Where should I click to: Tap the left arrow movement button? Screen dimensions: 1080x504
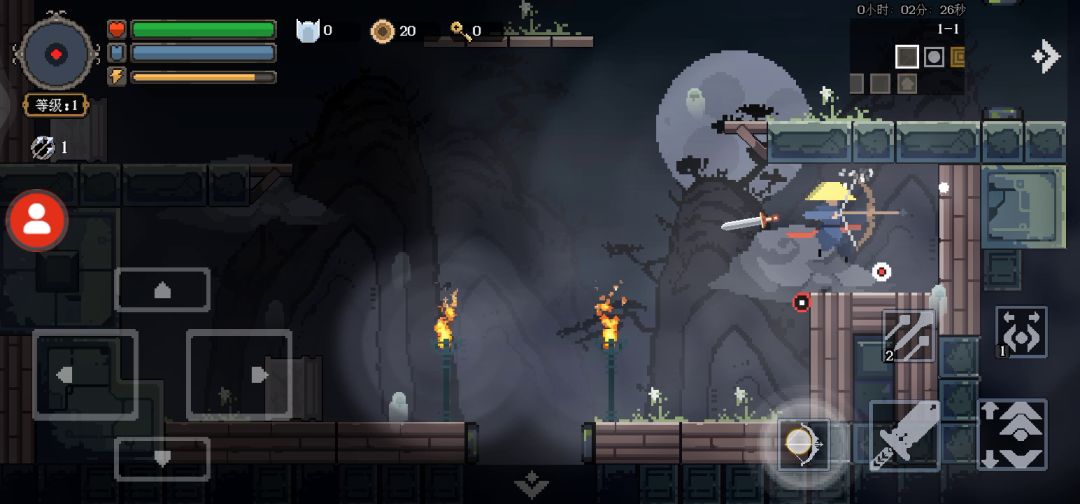tap(85, 374)
